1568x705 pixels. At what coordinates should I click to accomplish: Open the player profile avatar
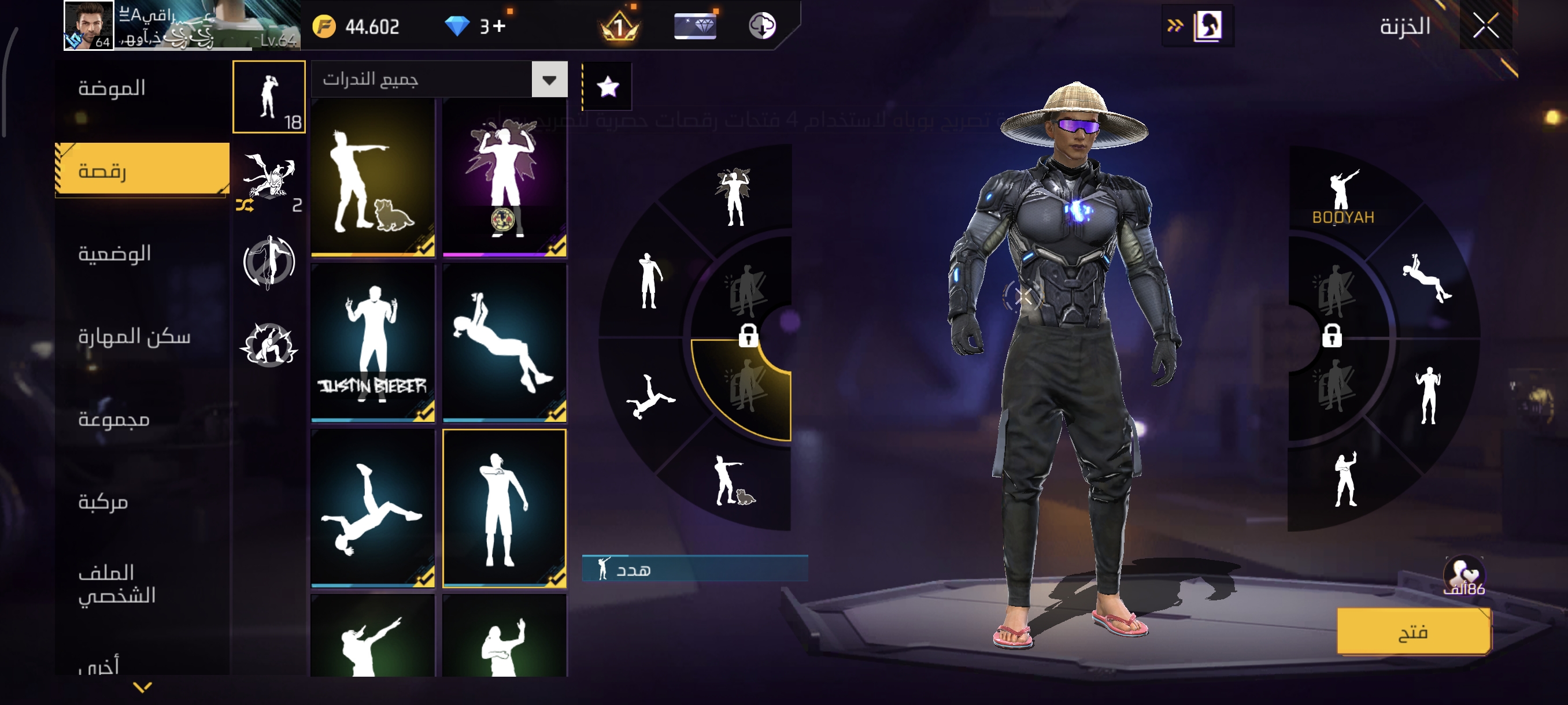tap(89, 25)
